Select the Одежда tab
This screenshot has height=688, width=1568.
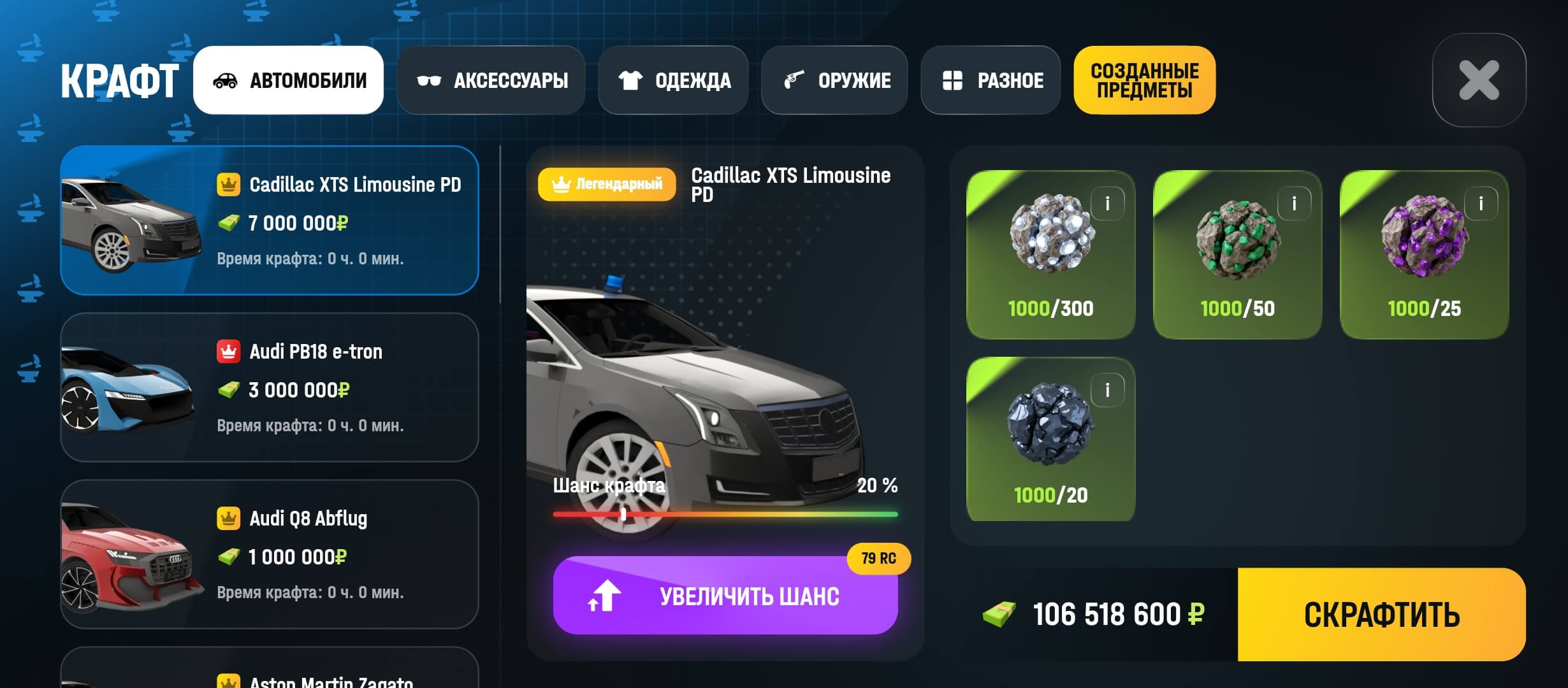pos(673,80)
